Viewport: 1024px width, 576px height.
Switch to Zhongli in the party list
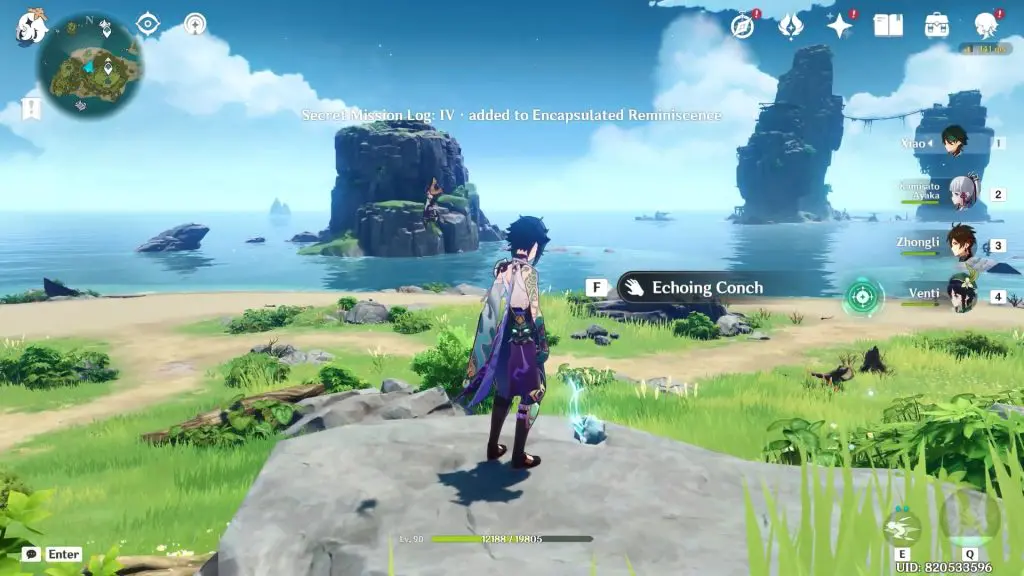pos(962,245)
